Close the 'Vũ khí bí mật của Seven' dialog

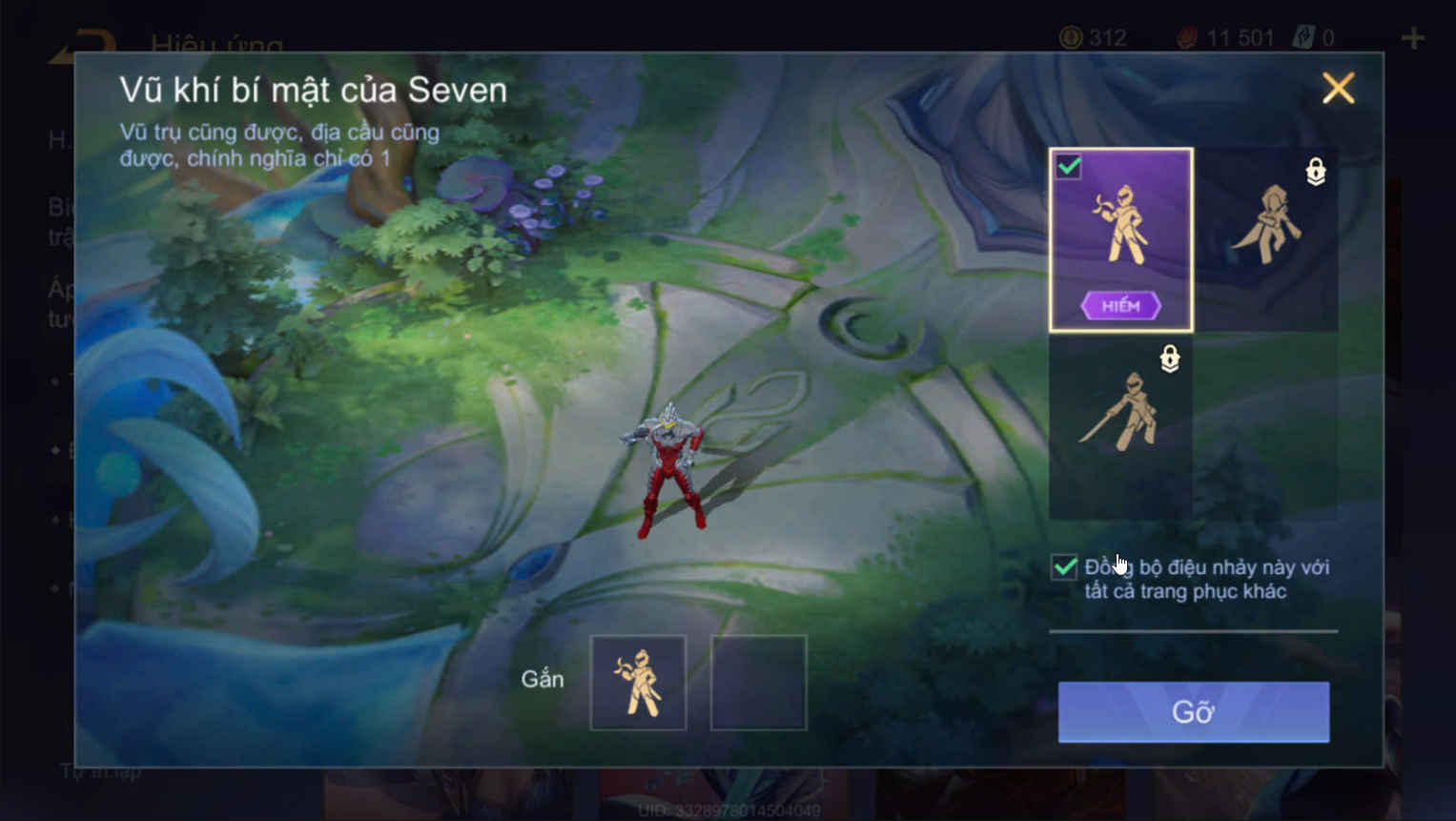(1338, 89)
